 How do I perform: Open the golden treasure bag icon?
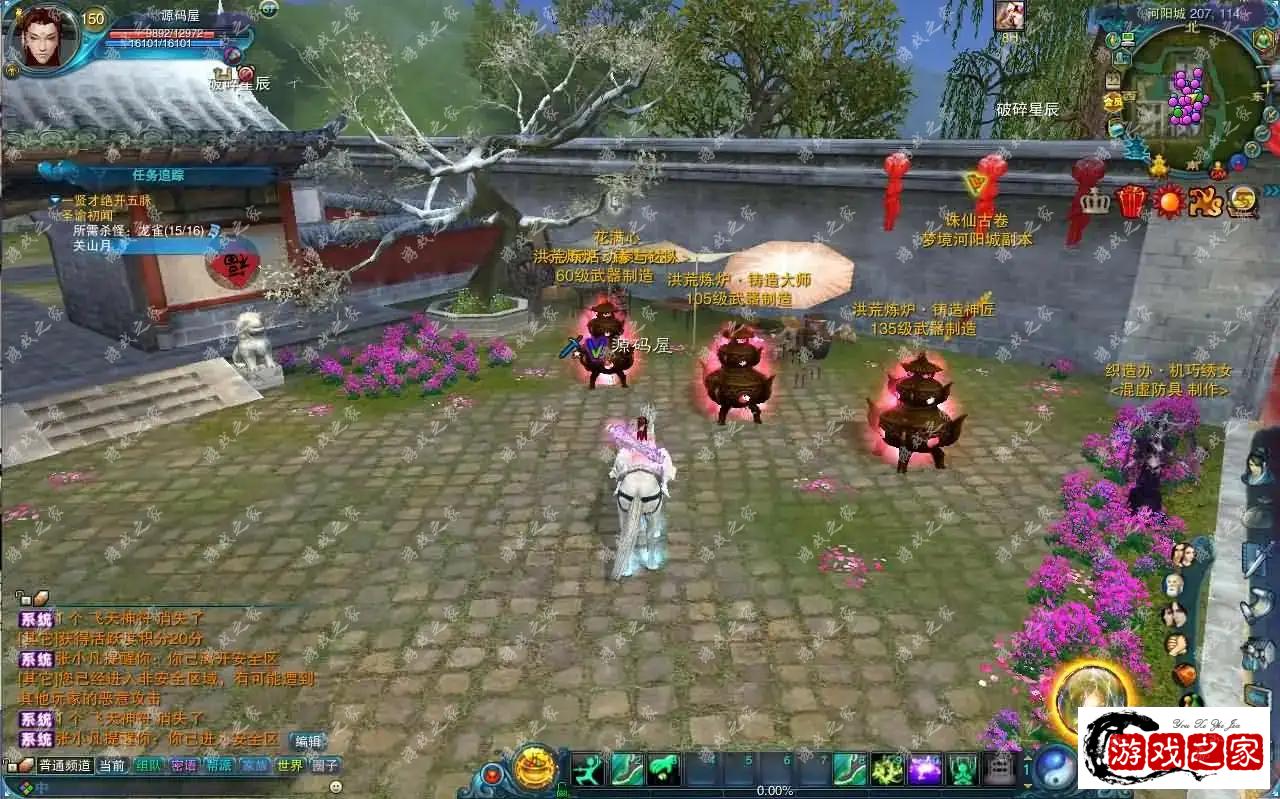(x=535, y=768)
